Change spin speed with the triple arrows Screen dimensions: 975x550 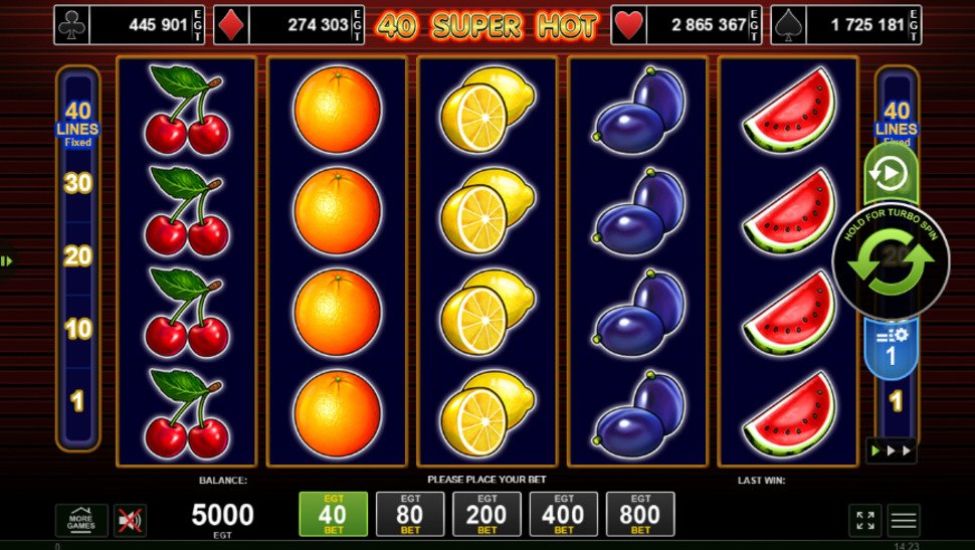pyautogui.click(x=891, y=451)
